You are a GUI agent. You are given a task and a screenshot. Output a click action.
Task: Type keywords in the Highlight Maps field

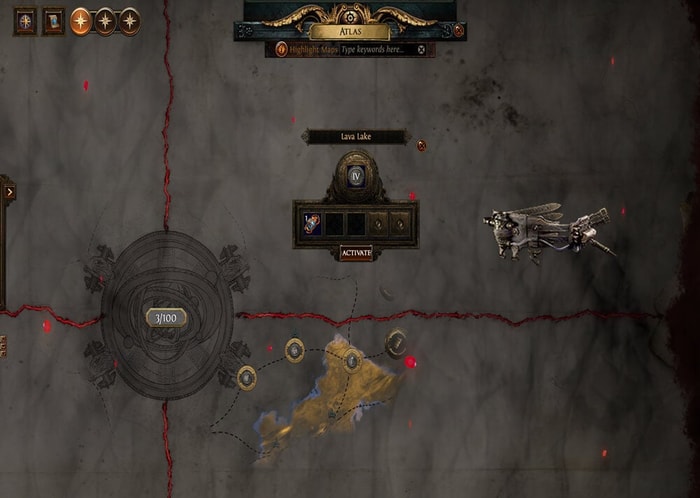point(376,49)
